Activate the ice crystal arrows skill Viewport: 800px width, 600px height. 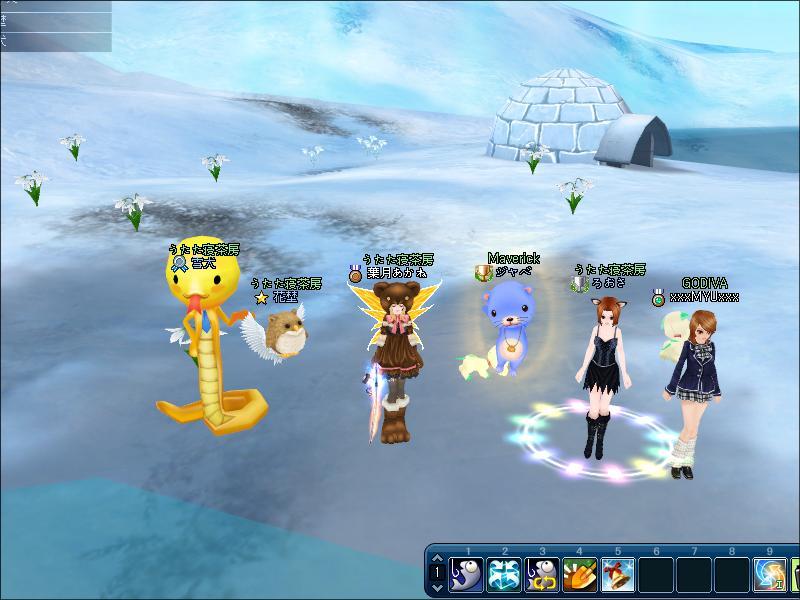coord(505,575)
